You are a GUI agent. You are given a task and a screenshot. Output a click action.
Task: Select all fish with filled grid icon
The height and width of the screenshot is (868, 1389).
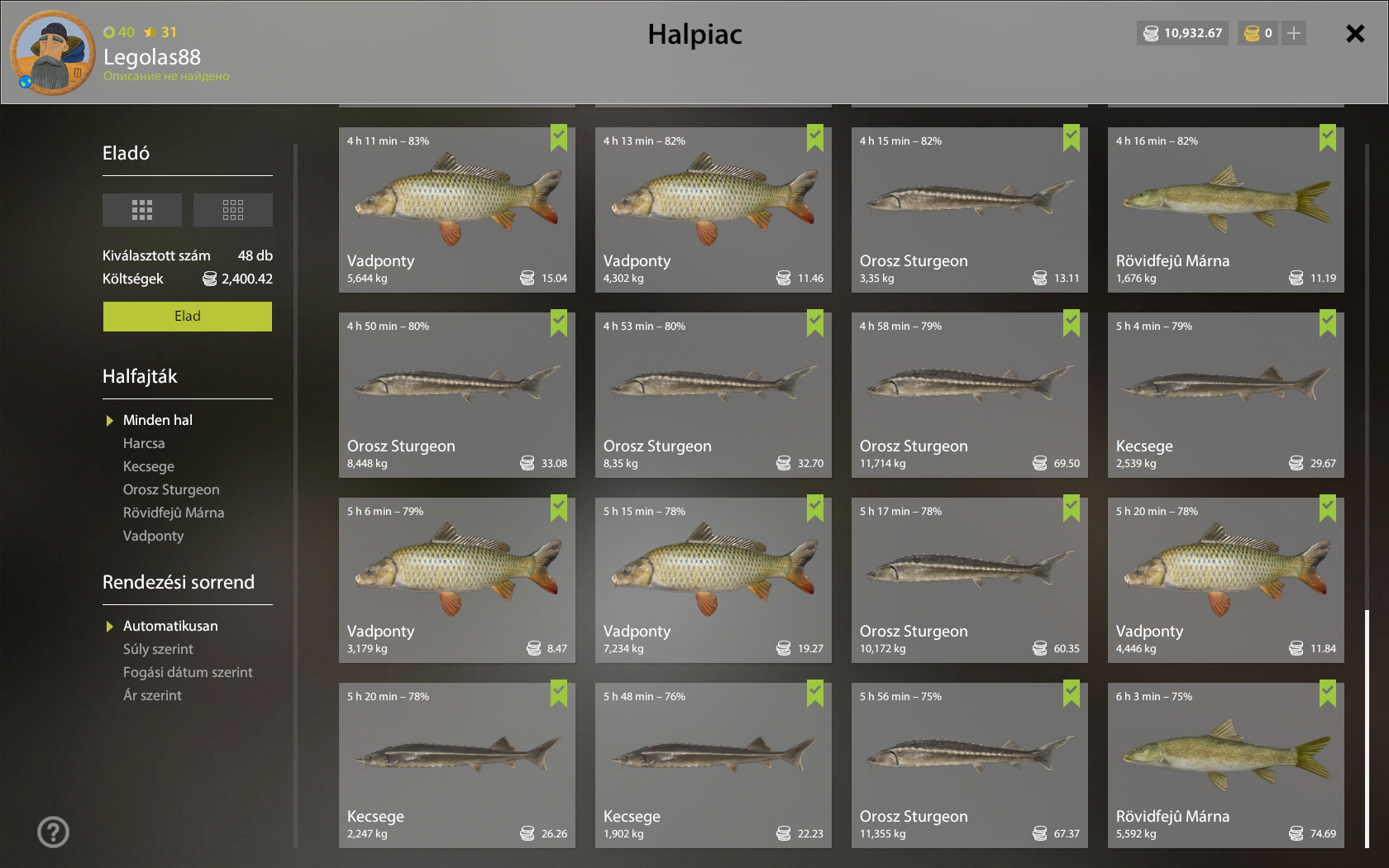tap(142, 210)
